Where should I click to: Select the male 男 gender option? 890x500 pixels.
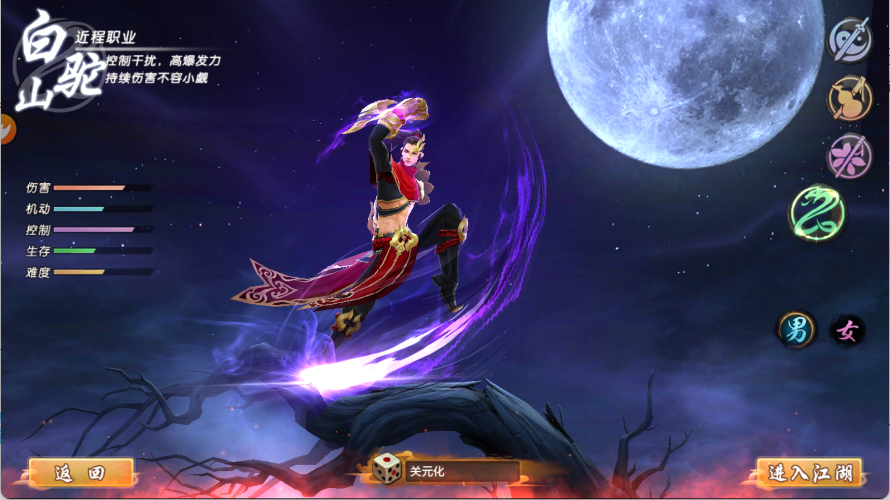tap(797, 331)
